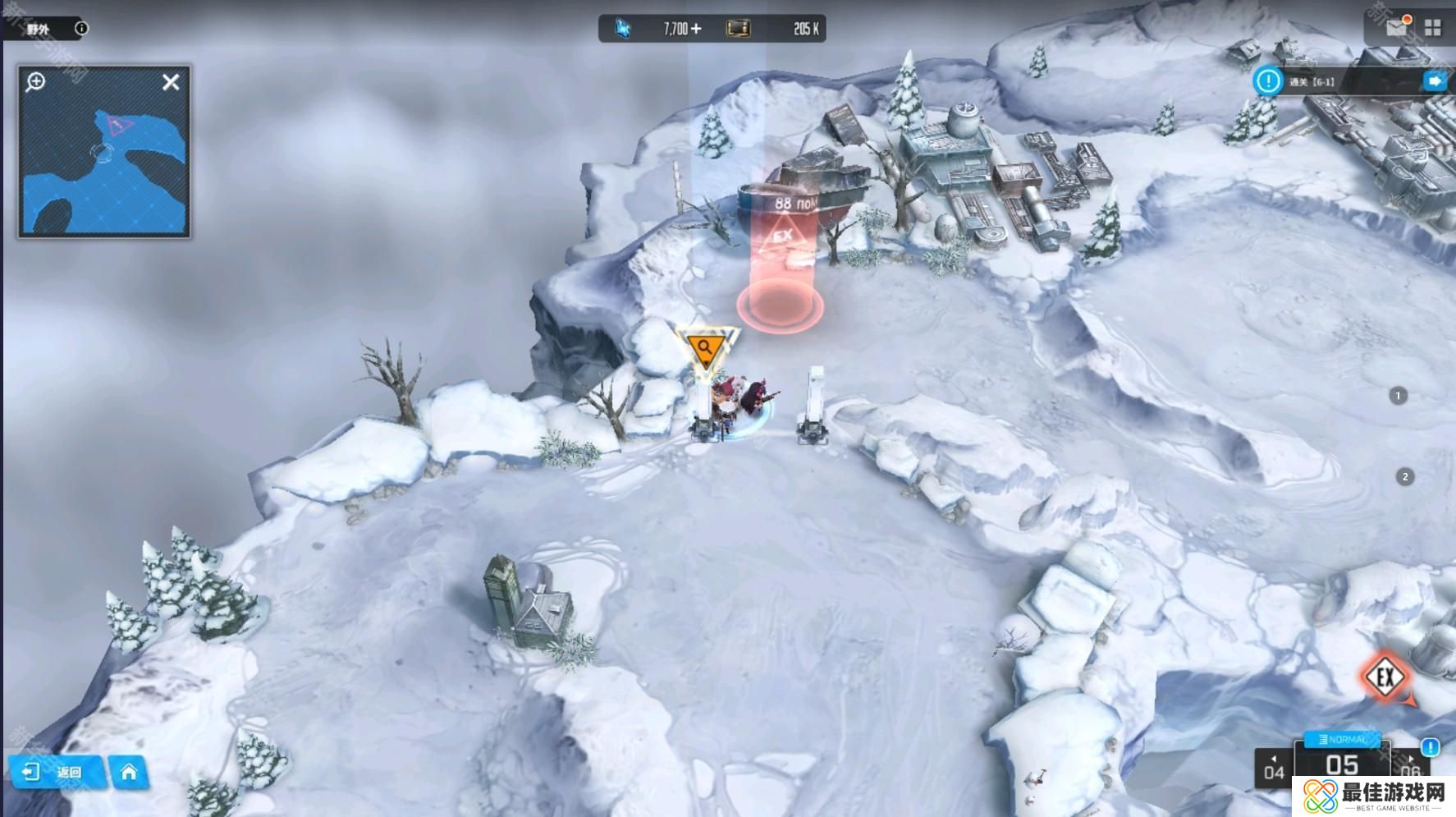Add more blue crystal currency

(x=696, y=30)
